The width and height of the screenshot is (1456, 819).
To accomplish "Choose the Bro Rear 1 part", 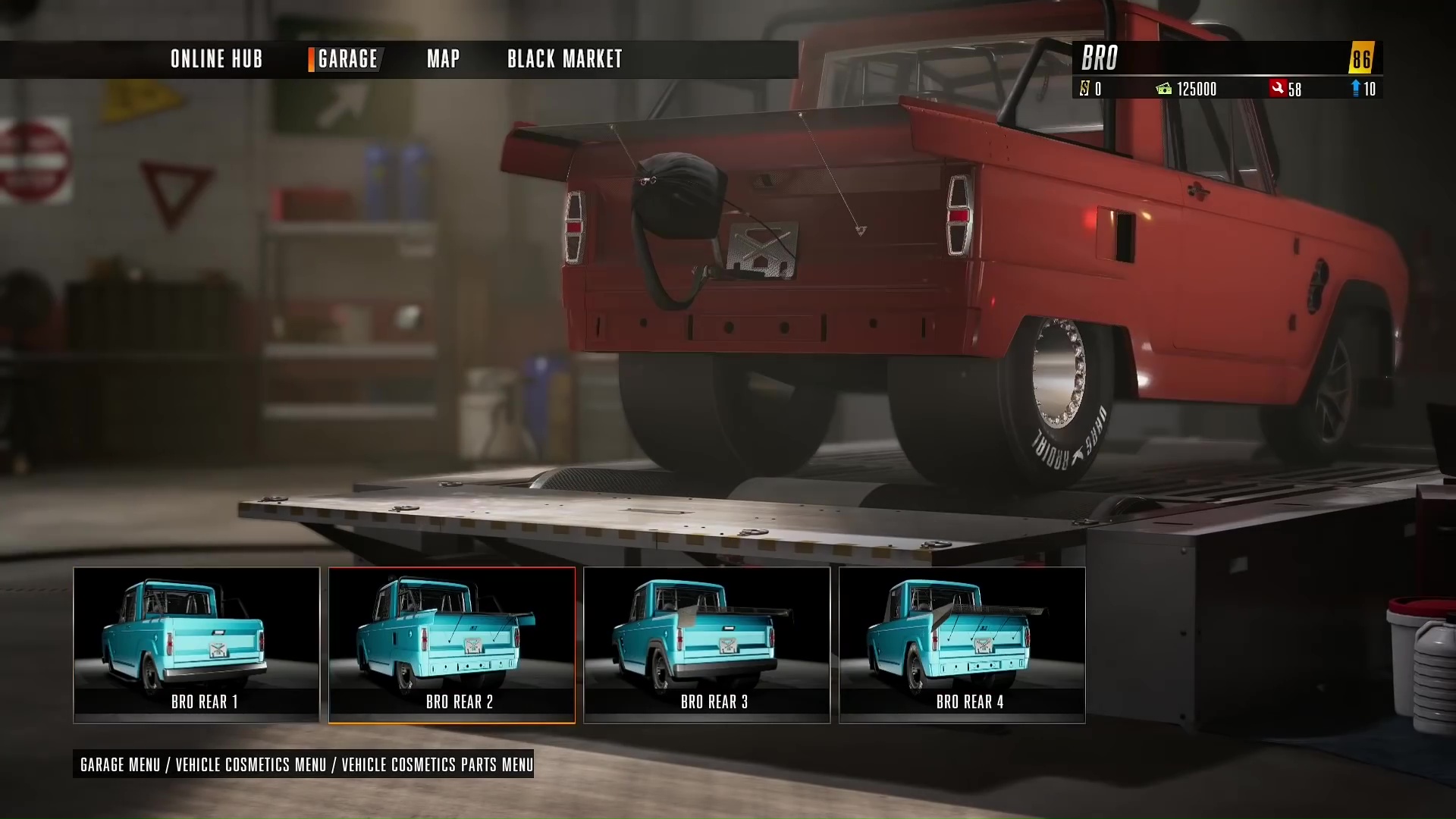I will pyautogui.click(x=196, y=645).
